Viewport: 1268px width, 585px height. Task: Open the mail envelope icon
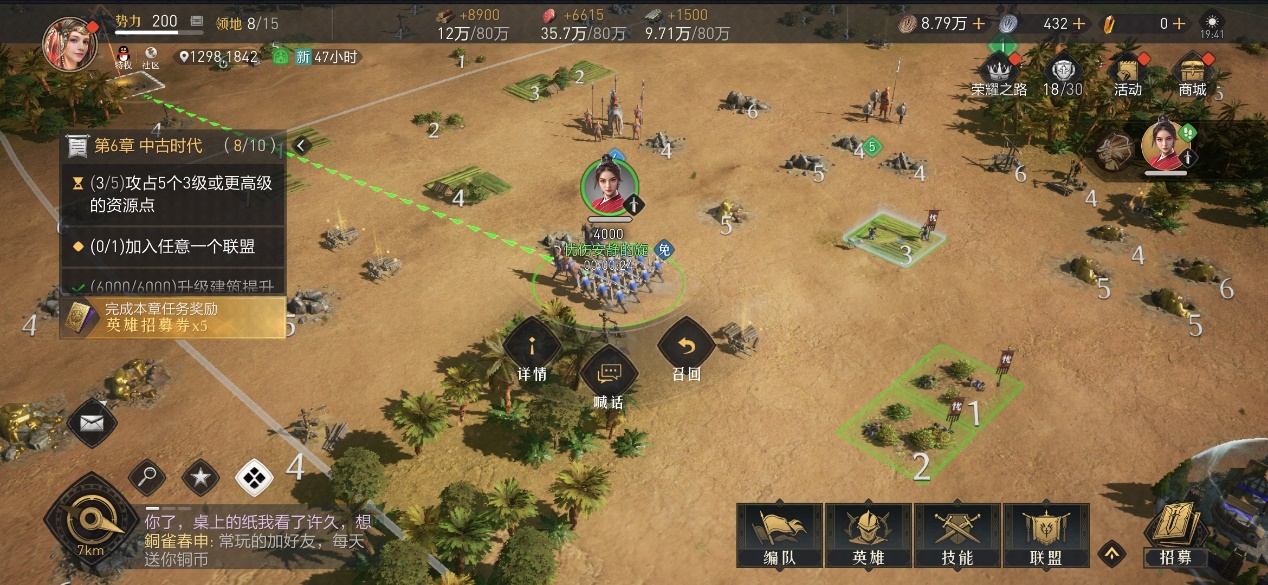[x=92, y=423]
